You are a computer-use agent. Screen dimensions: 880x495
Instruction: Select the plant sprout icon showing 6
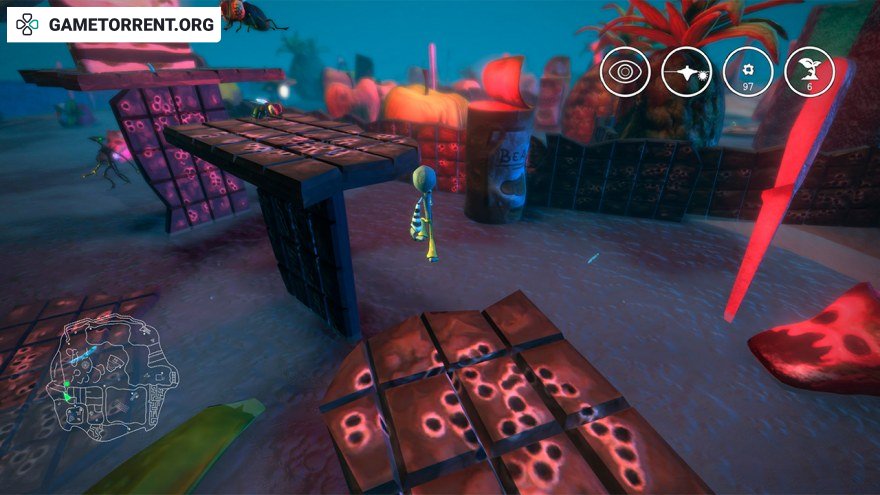click(809, 72)
